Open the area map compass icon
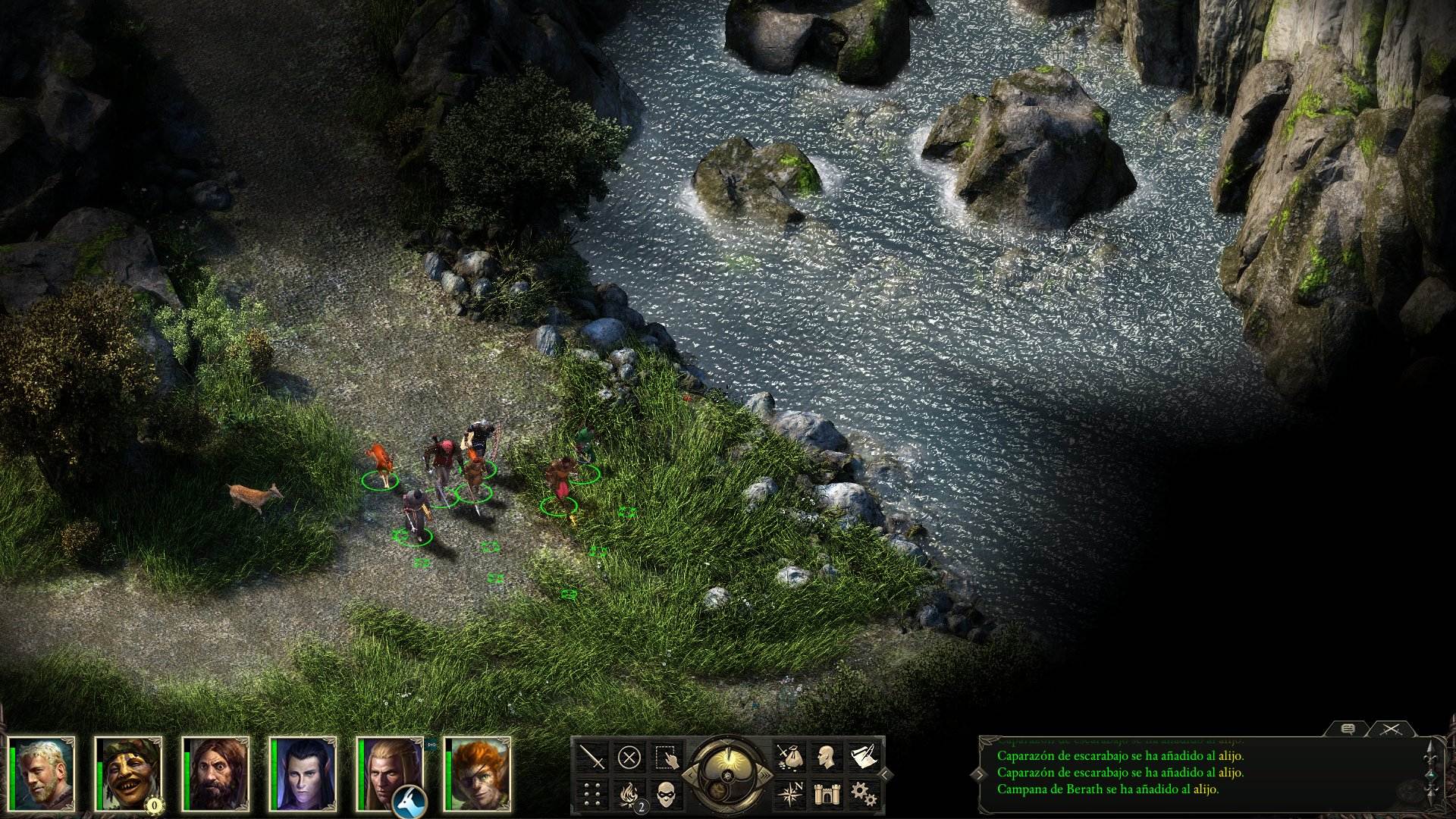This screenshot has width=1456, height=819. point(791,793)
